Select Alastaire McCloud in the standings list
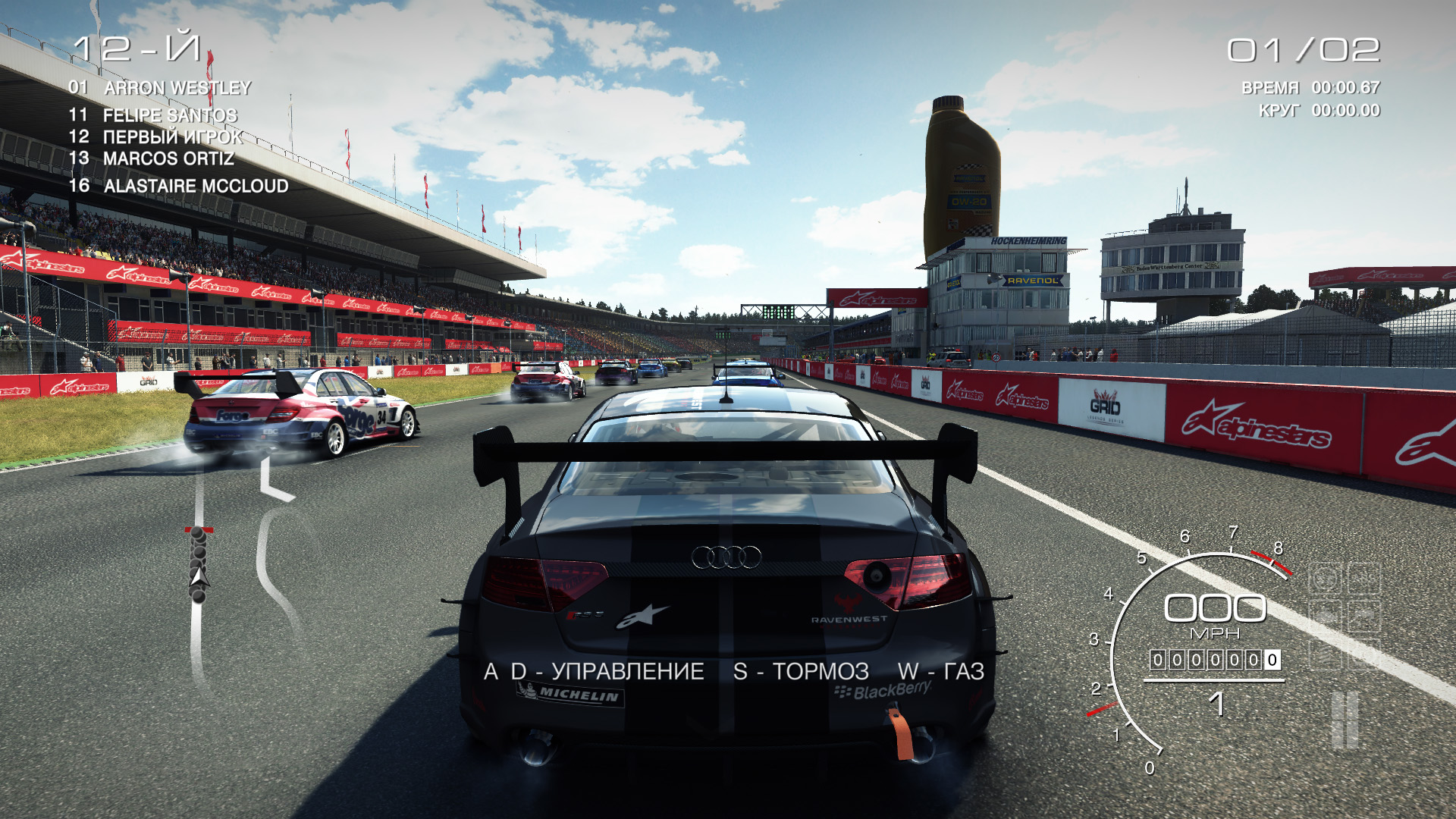1456x819 pixels. [x=196, y=186]
